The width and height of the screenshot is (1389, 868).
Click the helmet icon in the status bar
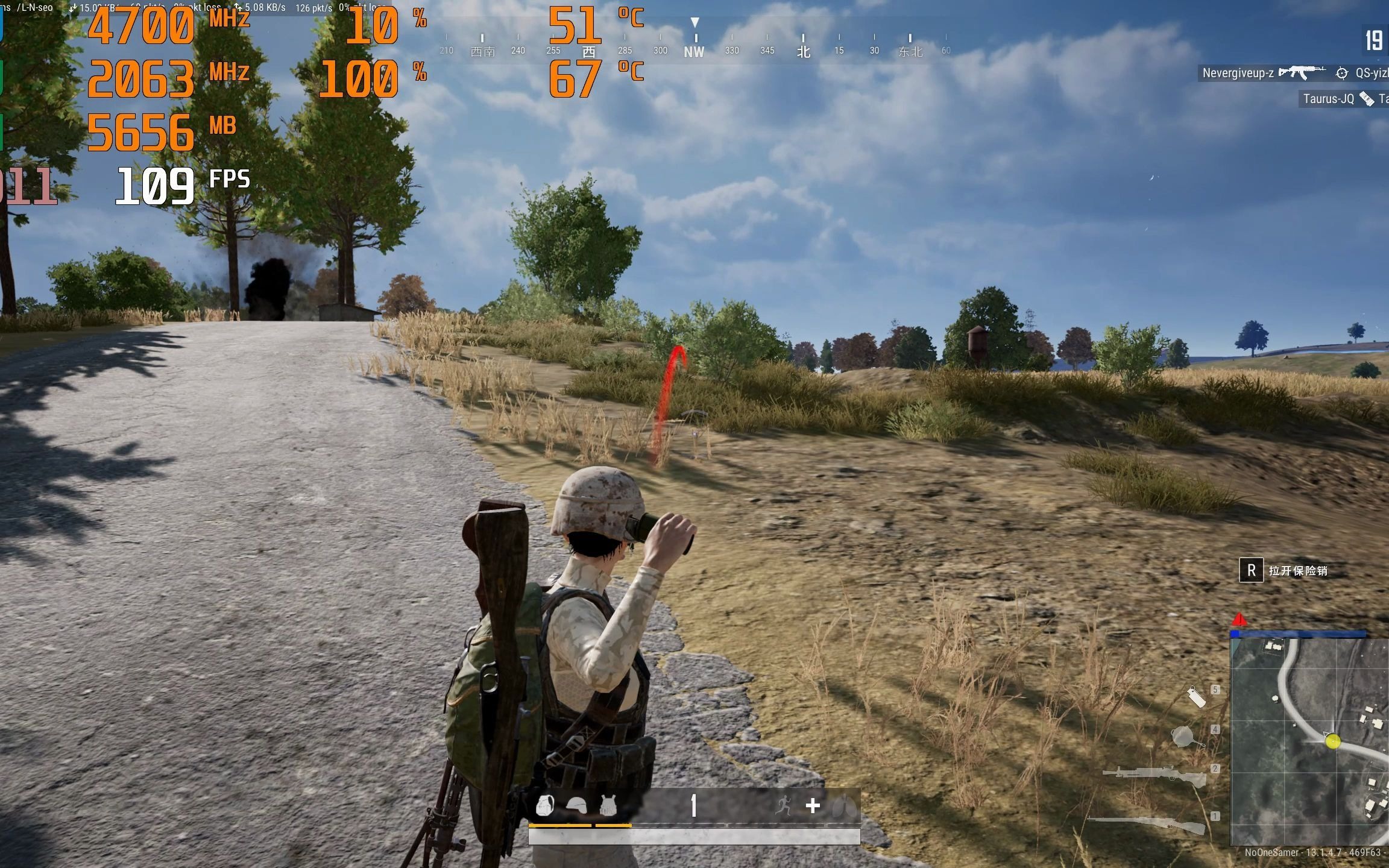(578, 807)
